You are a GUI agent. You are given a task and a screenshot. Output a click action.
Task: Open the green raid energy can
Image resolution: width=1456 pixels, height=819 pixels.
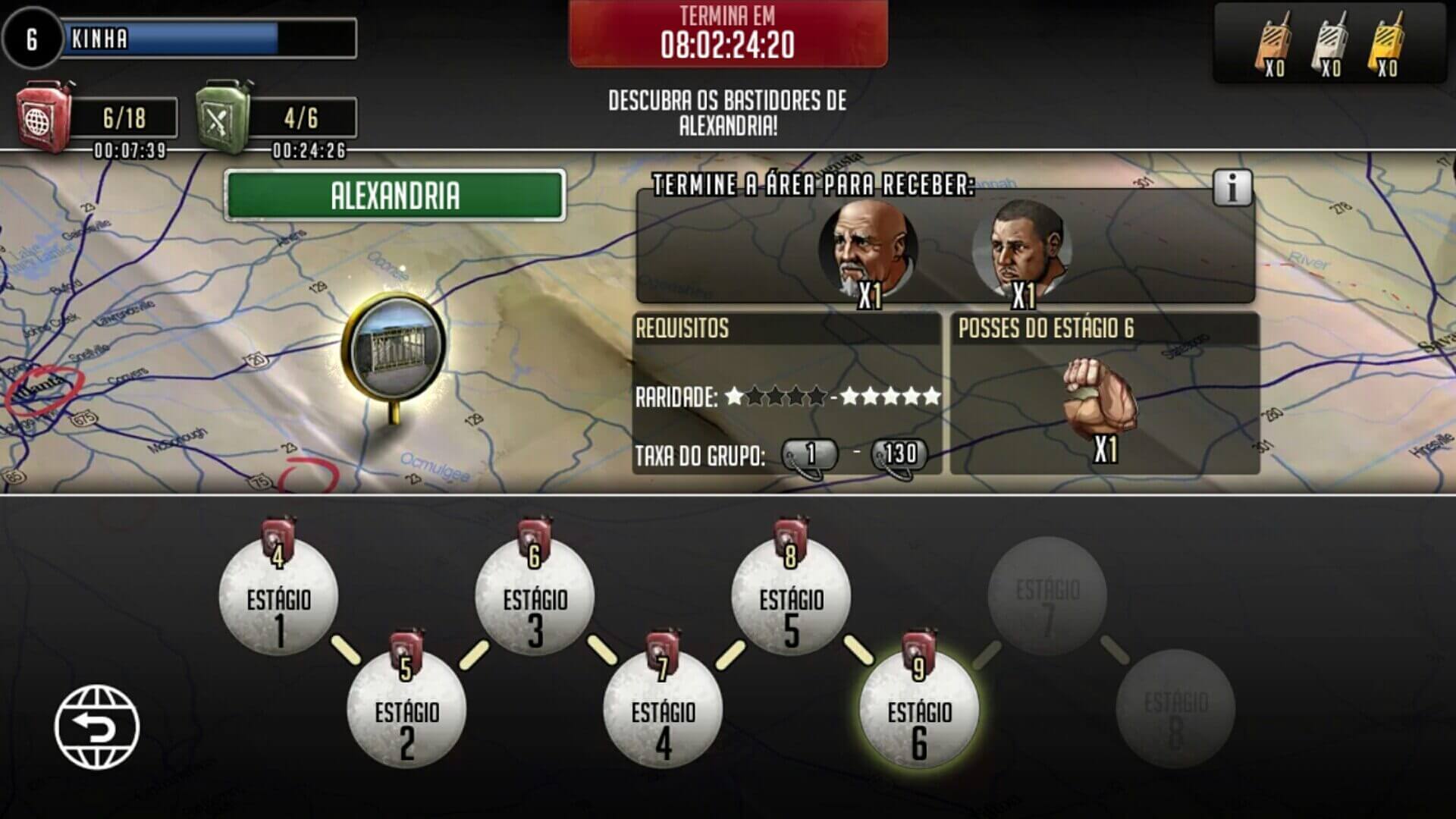click(224, 118)
